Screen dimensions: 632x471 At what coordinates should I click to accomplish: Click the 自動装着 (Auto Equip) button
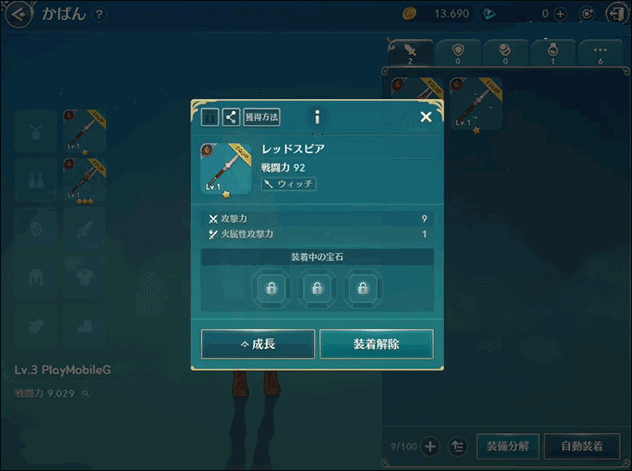pos(581,446)
